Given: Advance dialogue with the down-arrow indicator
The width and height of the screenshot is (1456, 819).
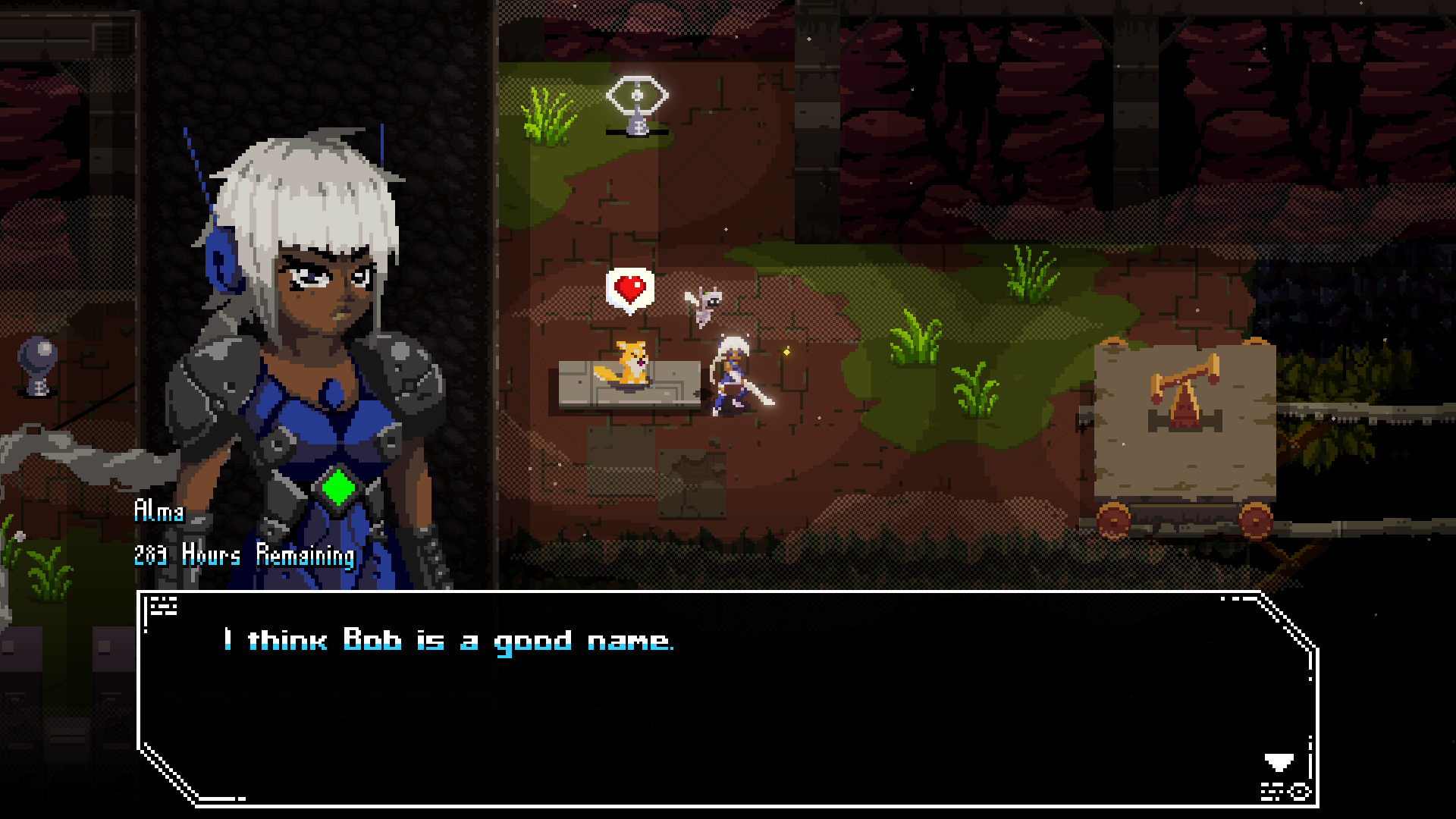Looking at the screenshot, I should [1279, 761].
